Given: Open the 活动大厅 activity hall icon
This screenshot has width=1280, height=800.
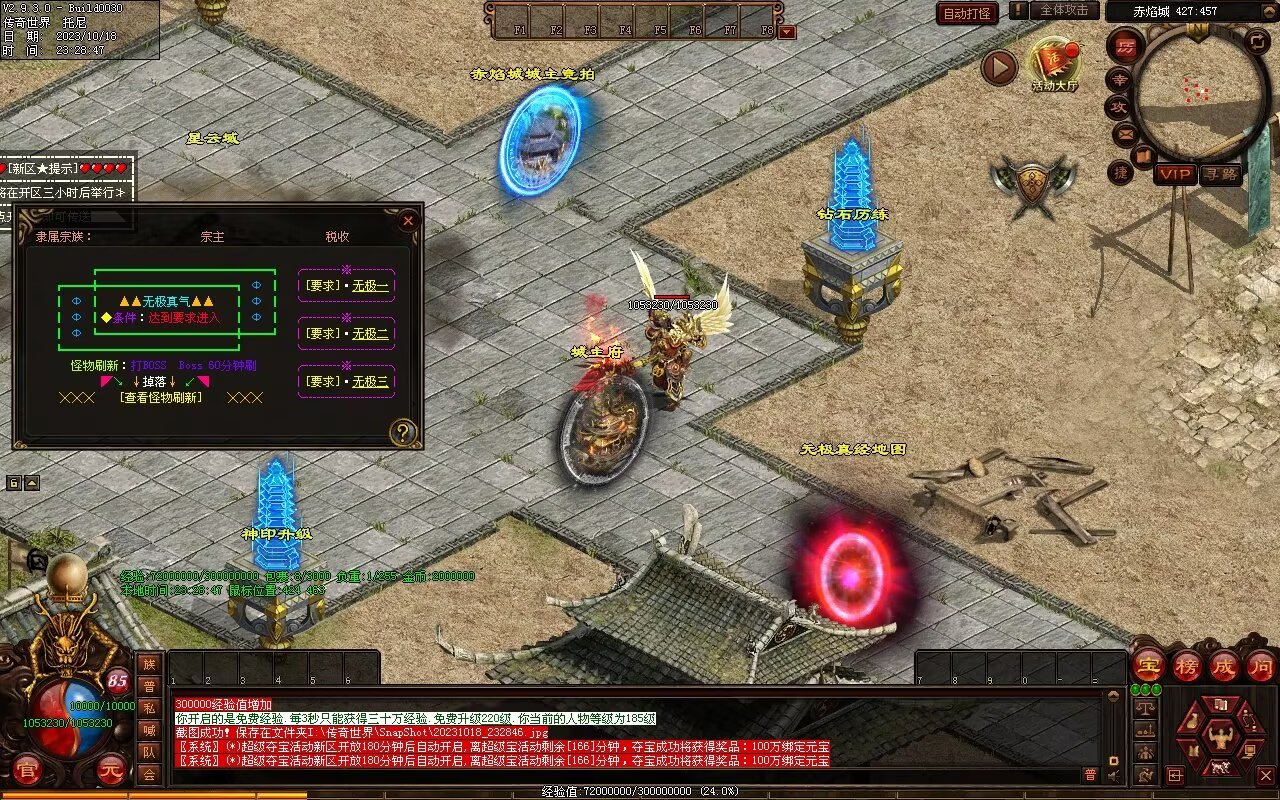Looking at the screenshot, I should 1055,64.
